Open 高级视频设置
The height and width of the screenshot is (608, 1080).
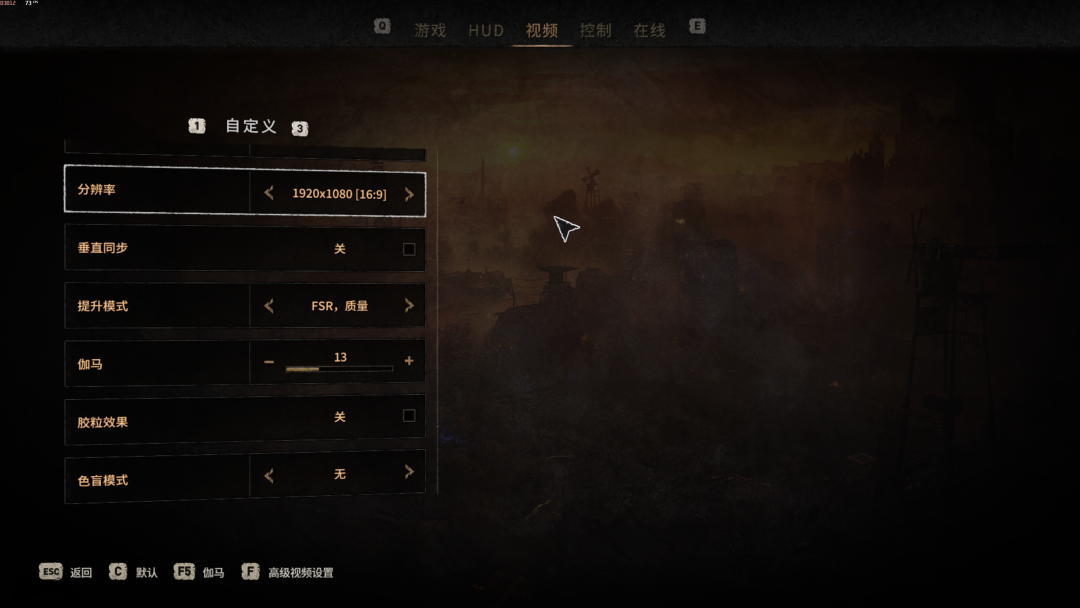tap(300, 573)
